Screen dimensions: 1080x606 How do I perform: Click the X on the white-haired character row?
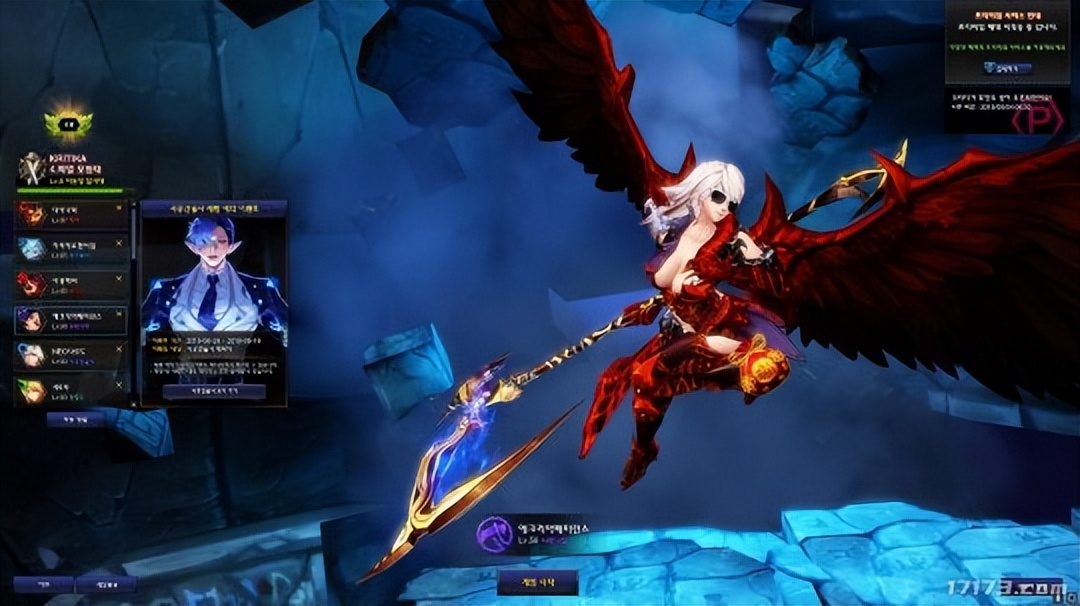120,348
